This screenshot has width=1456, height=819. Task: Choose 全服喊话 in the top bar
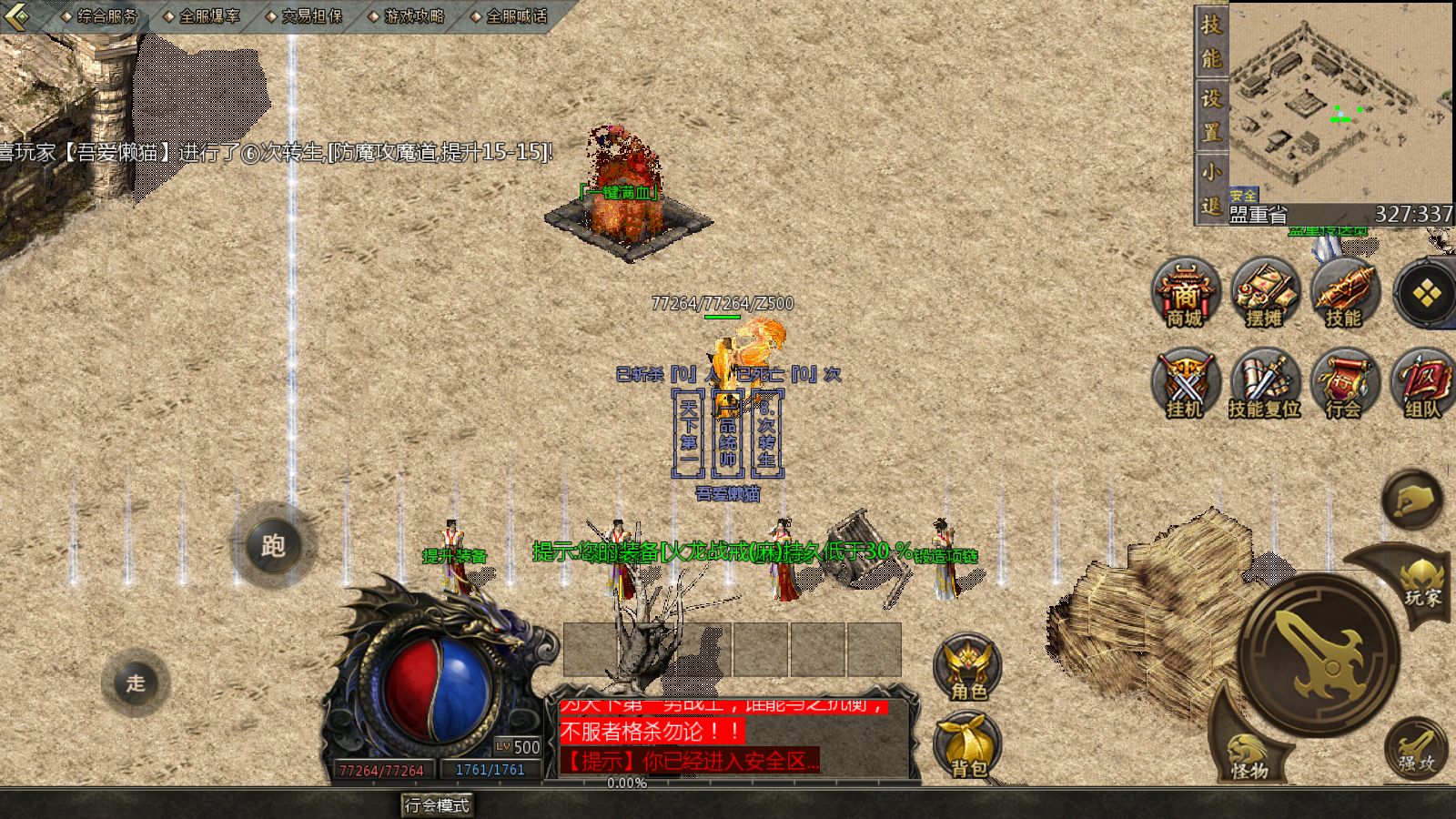click(516, 16)
